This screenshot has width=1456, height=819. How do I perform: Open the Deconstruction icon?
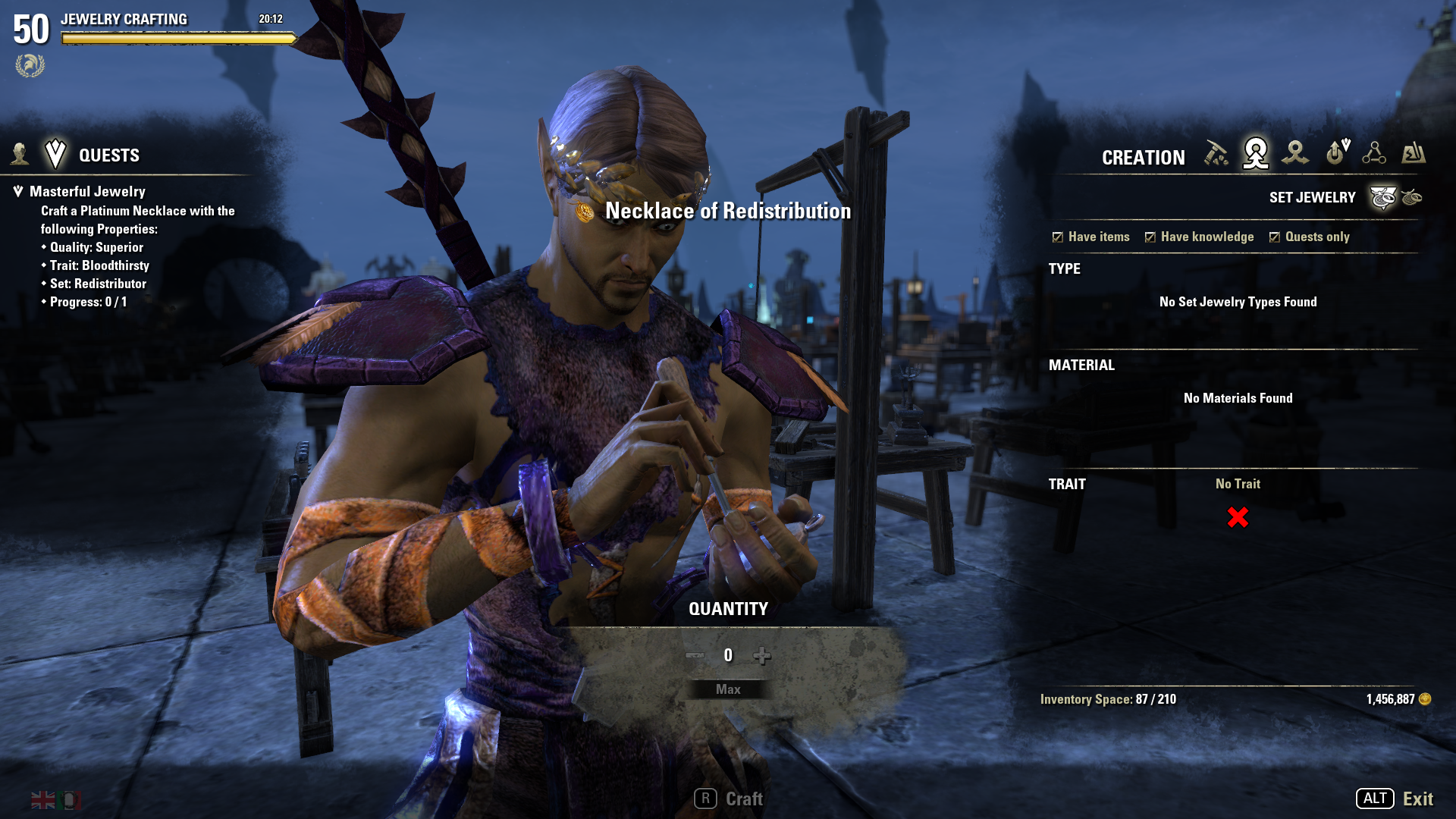1296,154
